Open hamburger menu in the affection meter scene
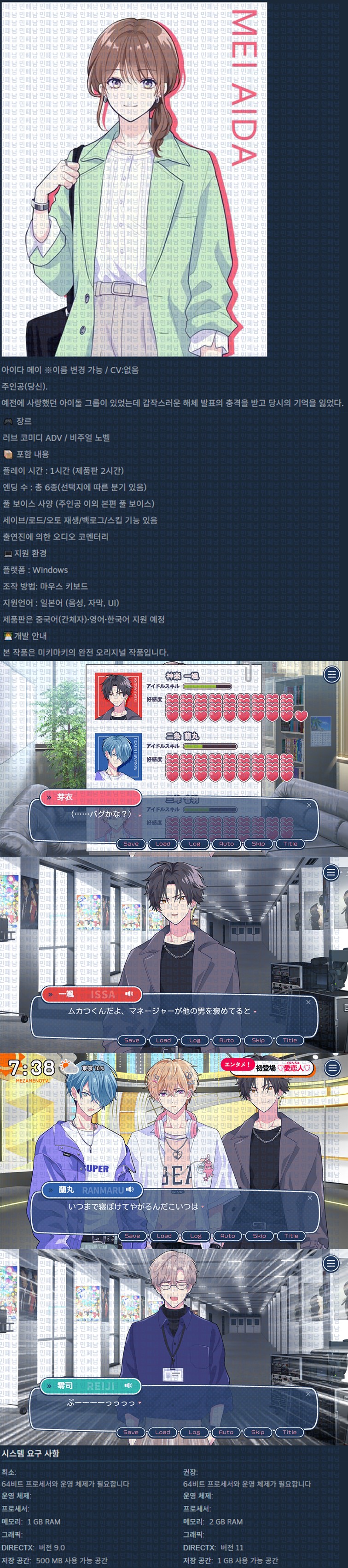 tap(331, 674)
